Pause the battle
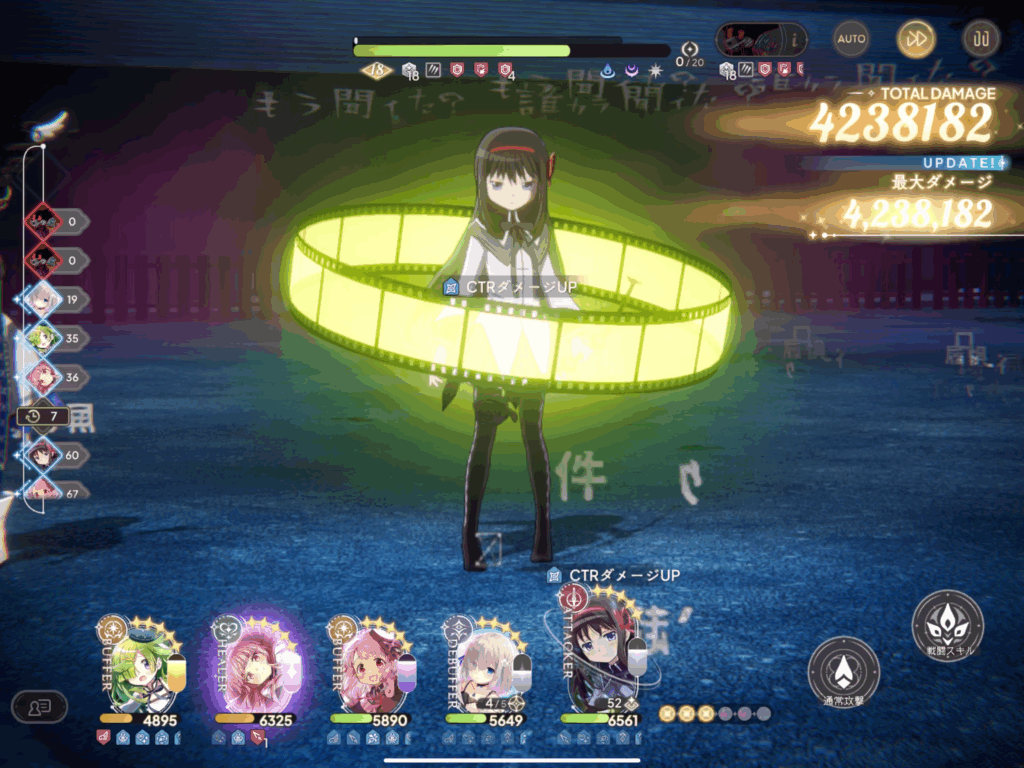The height and width of the screenshot is (768, 1024). (980, 39)
